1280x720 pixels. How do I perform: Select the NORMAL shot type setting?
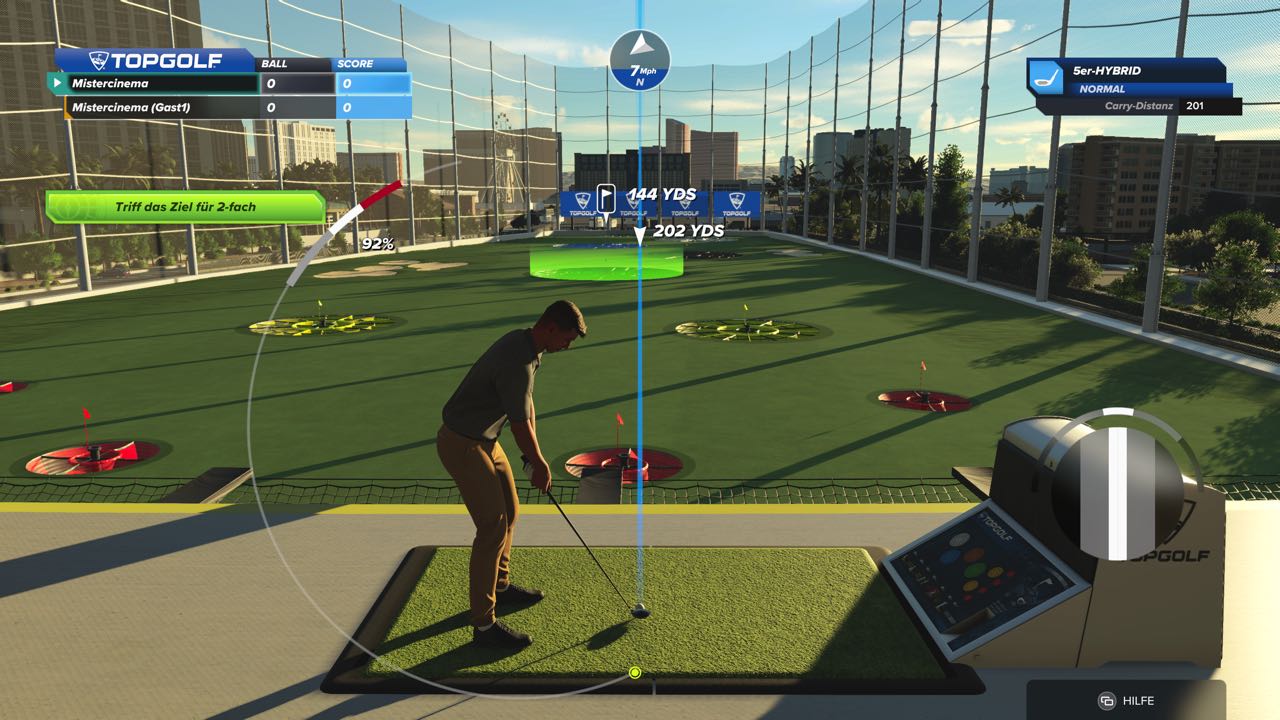(1104, 89)
